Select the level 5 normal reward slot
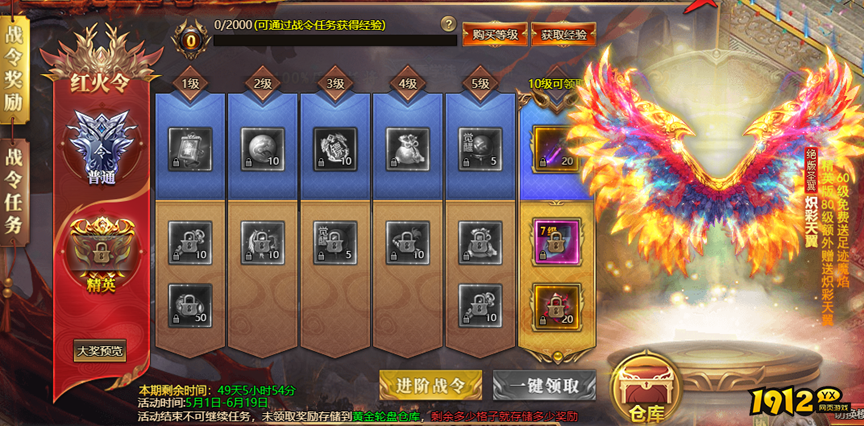Image resolution: width=864 pixels, height=426 pixels. tap(479, 147)
